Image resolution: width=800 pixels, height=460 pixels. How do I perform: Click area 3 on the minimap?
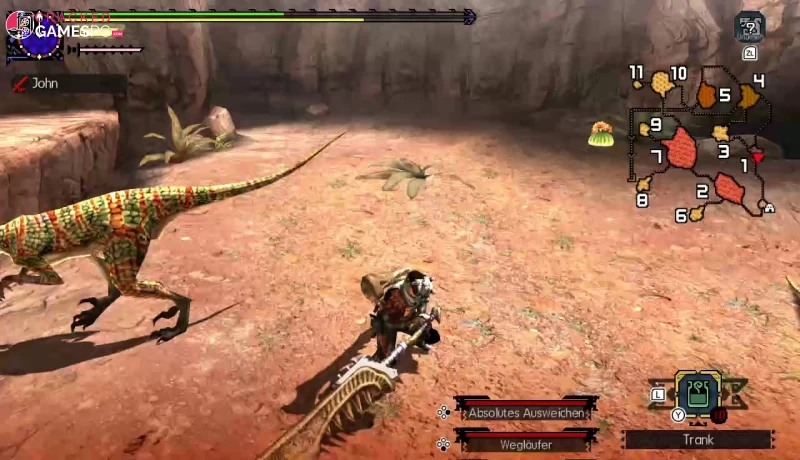point(720,133)
